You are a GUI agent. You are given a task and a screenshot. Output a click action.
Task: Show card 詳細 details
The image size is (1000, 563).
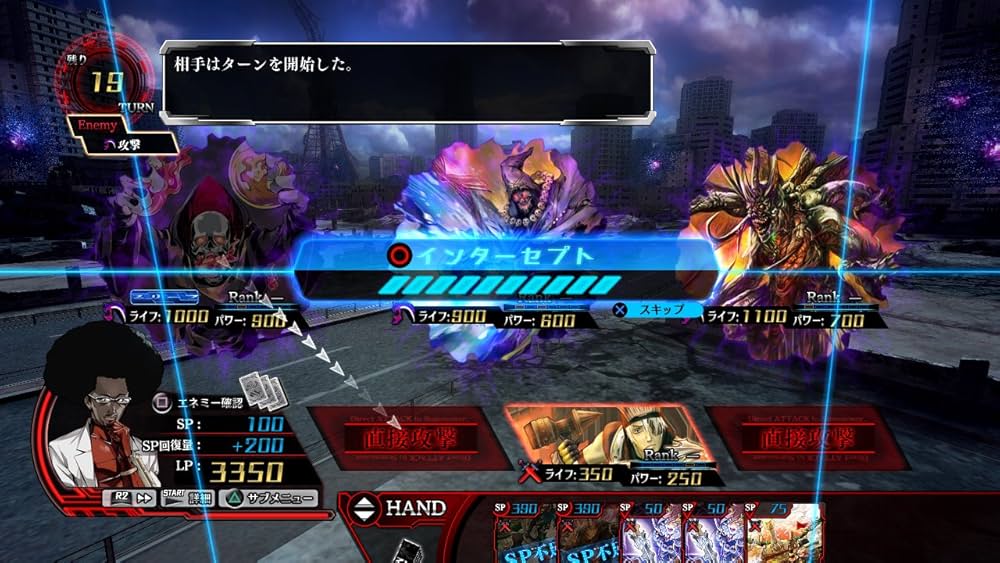[190, 498]
